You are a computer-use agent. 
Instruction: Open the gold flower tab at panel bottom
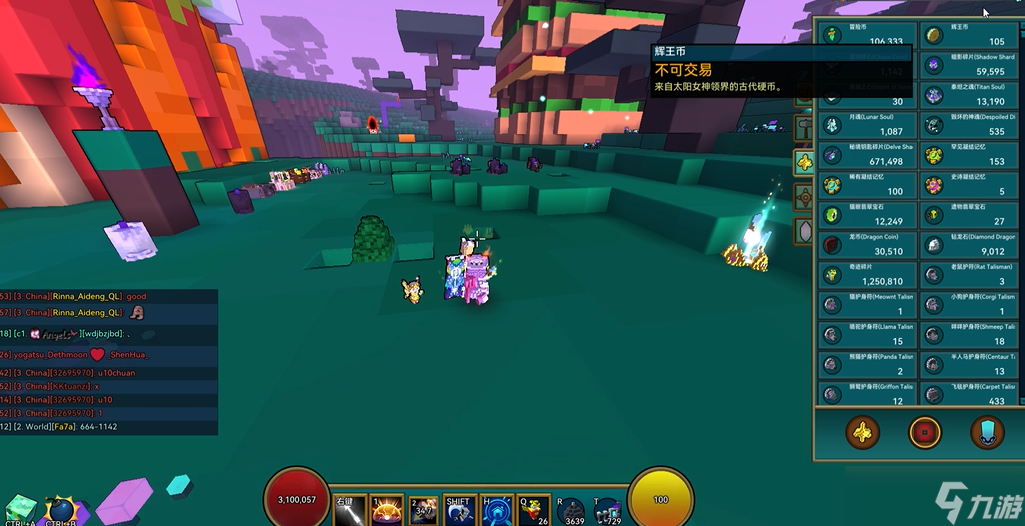862,433
